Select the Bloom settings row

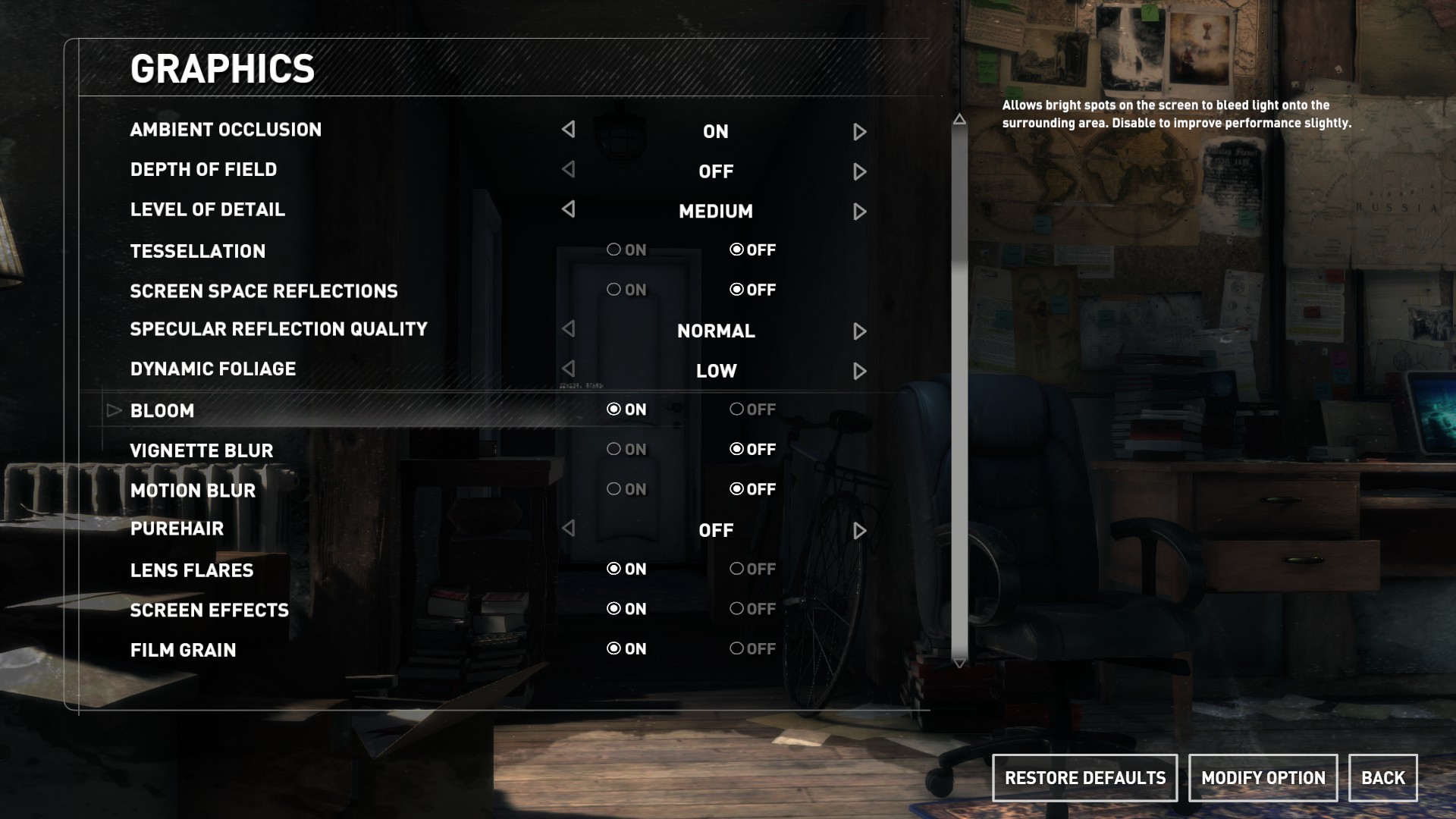162,411
